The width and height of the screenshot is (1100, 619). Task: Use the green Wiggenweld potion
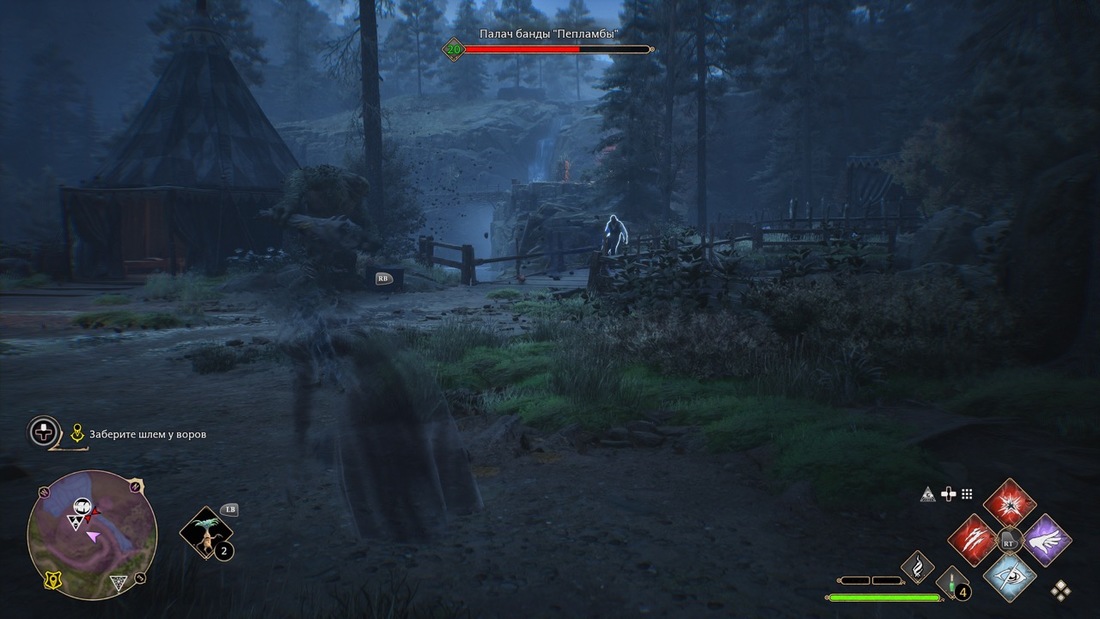951,583
